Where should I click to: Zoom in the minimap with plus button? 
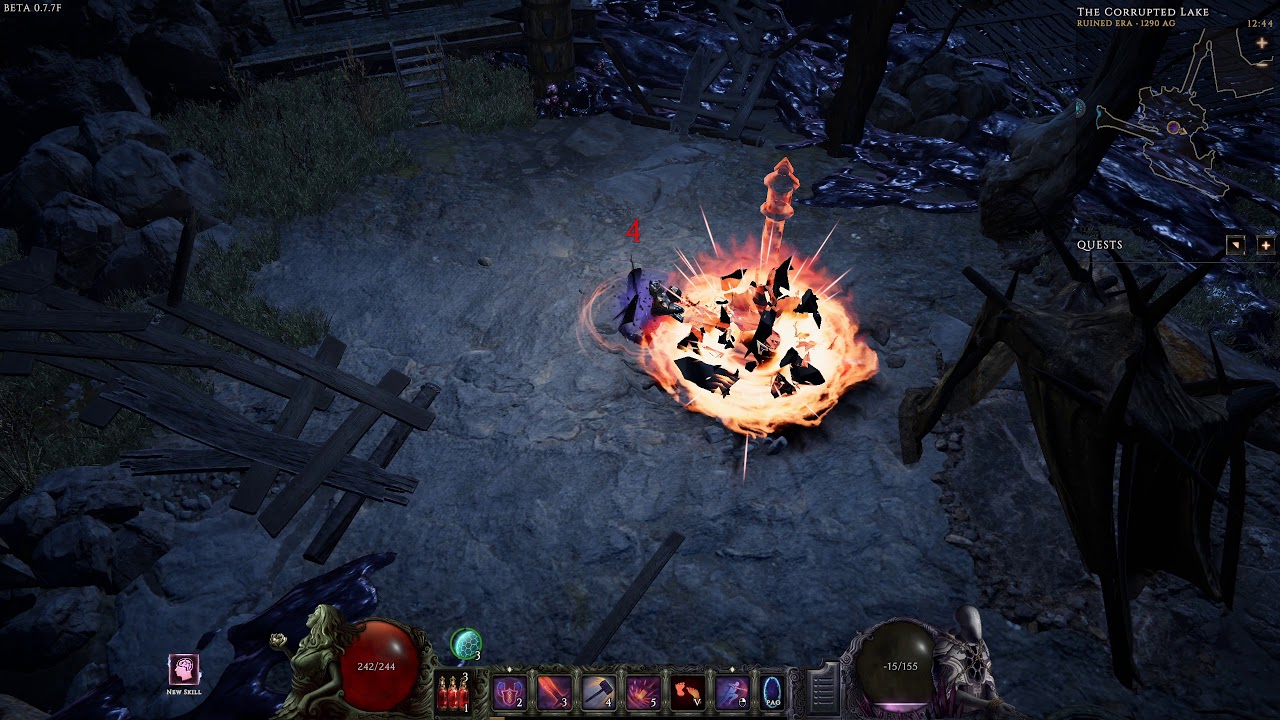tap(1262, 43)
